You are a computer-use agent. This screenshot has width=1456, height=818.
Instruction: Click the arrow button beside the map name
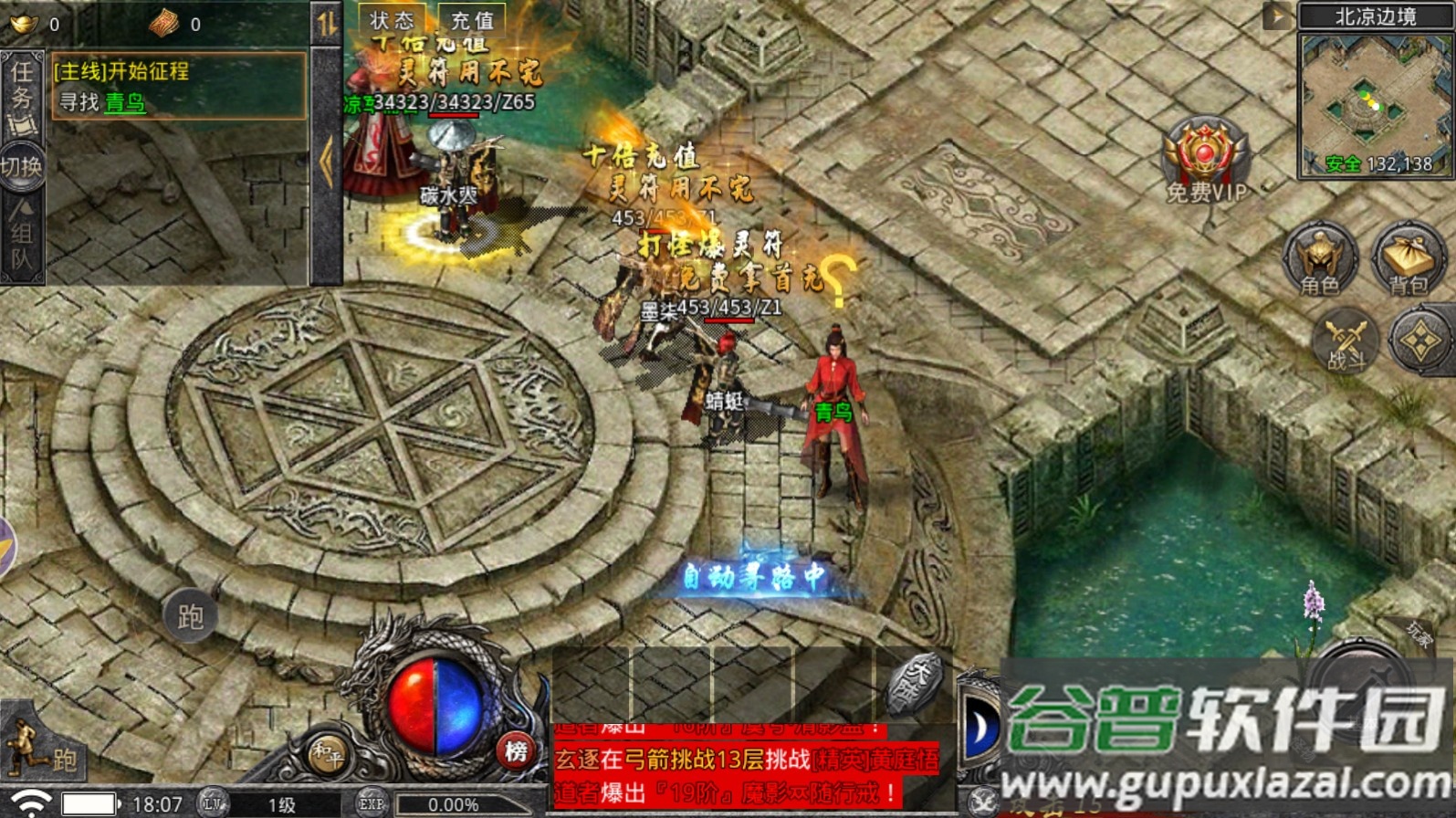1275,16
